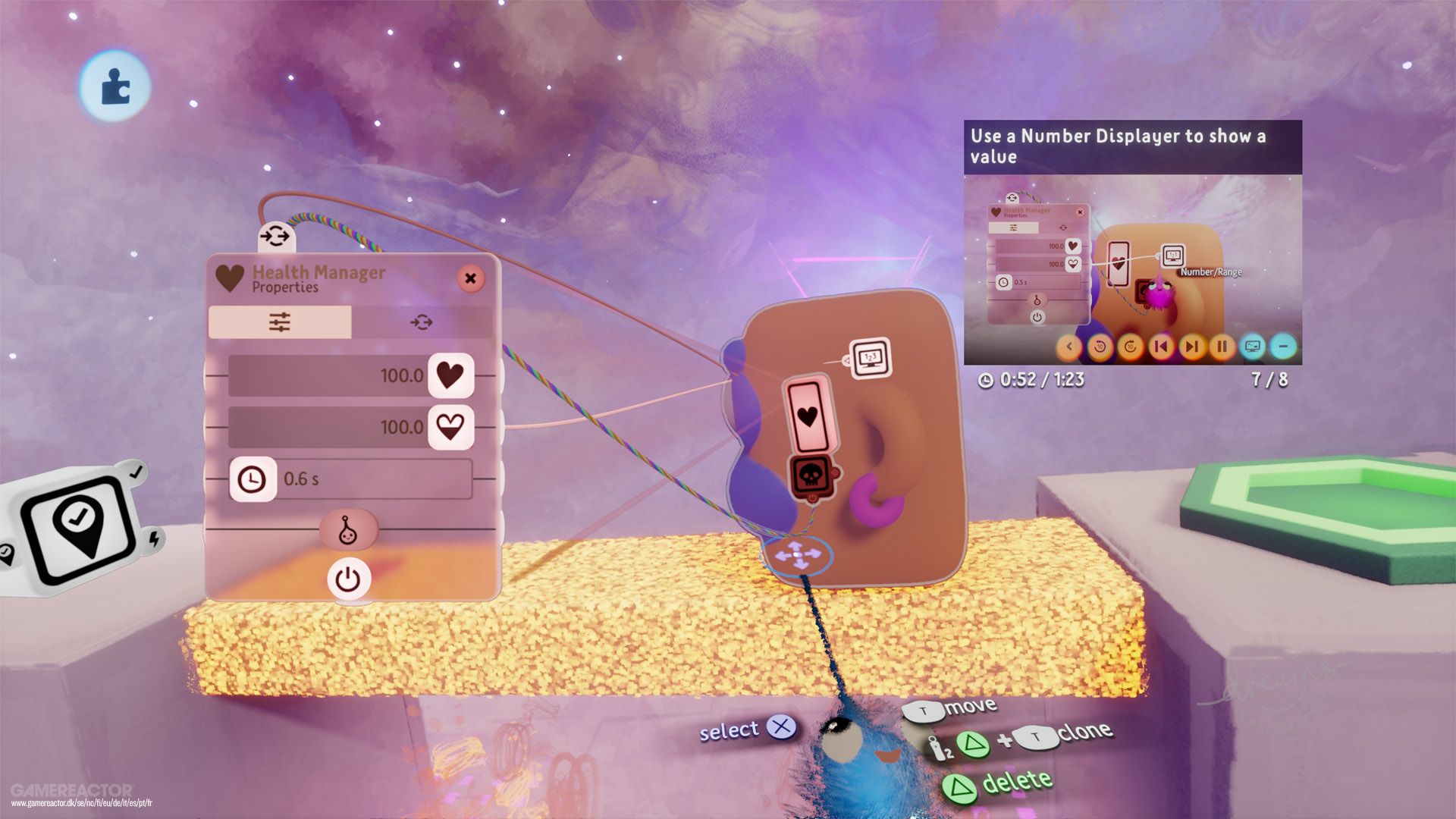The height and width of the screenshot is (819, 1456).
Task: Click the imp possession icon on the panel
Action: [x=350, y=531]
